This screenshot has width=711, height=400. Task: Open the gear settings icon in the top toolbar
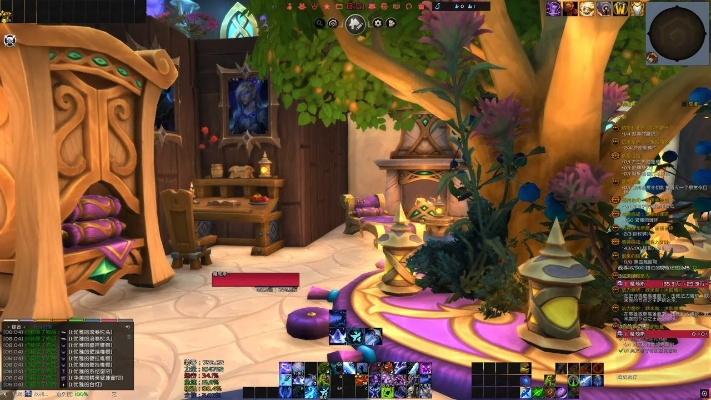(x=377, y=23)
